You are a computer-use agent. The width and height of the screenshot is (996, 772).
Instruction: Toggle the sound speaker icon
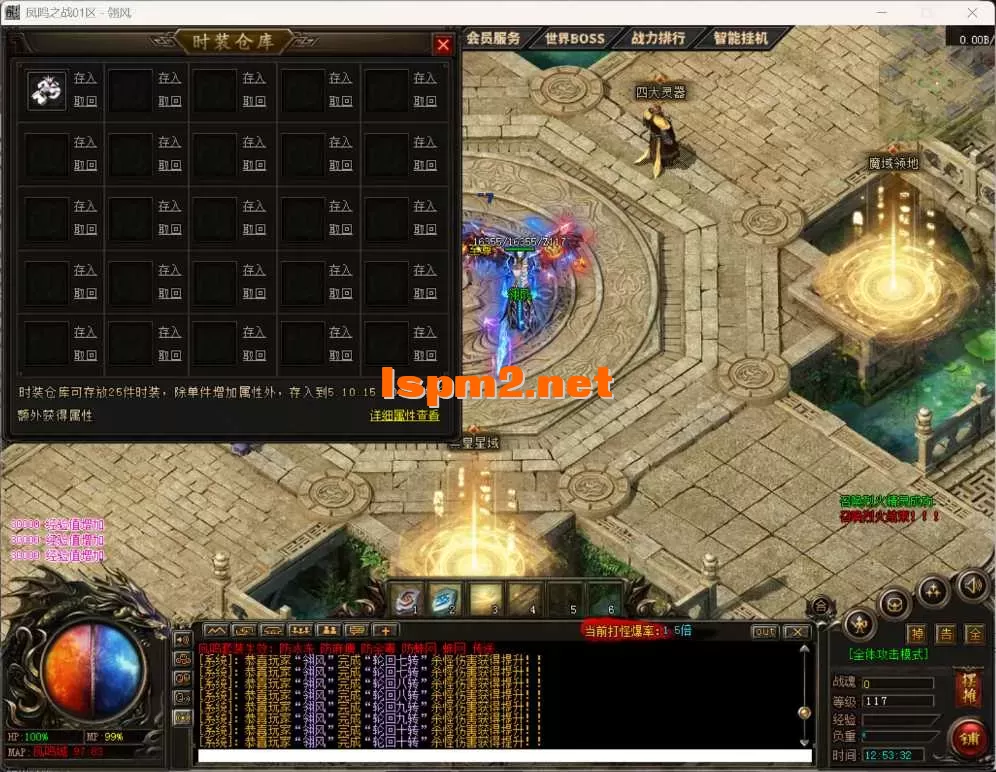970,583
